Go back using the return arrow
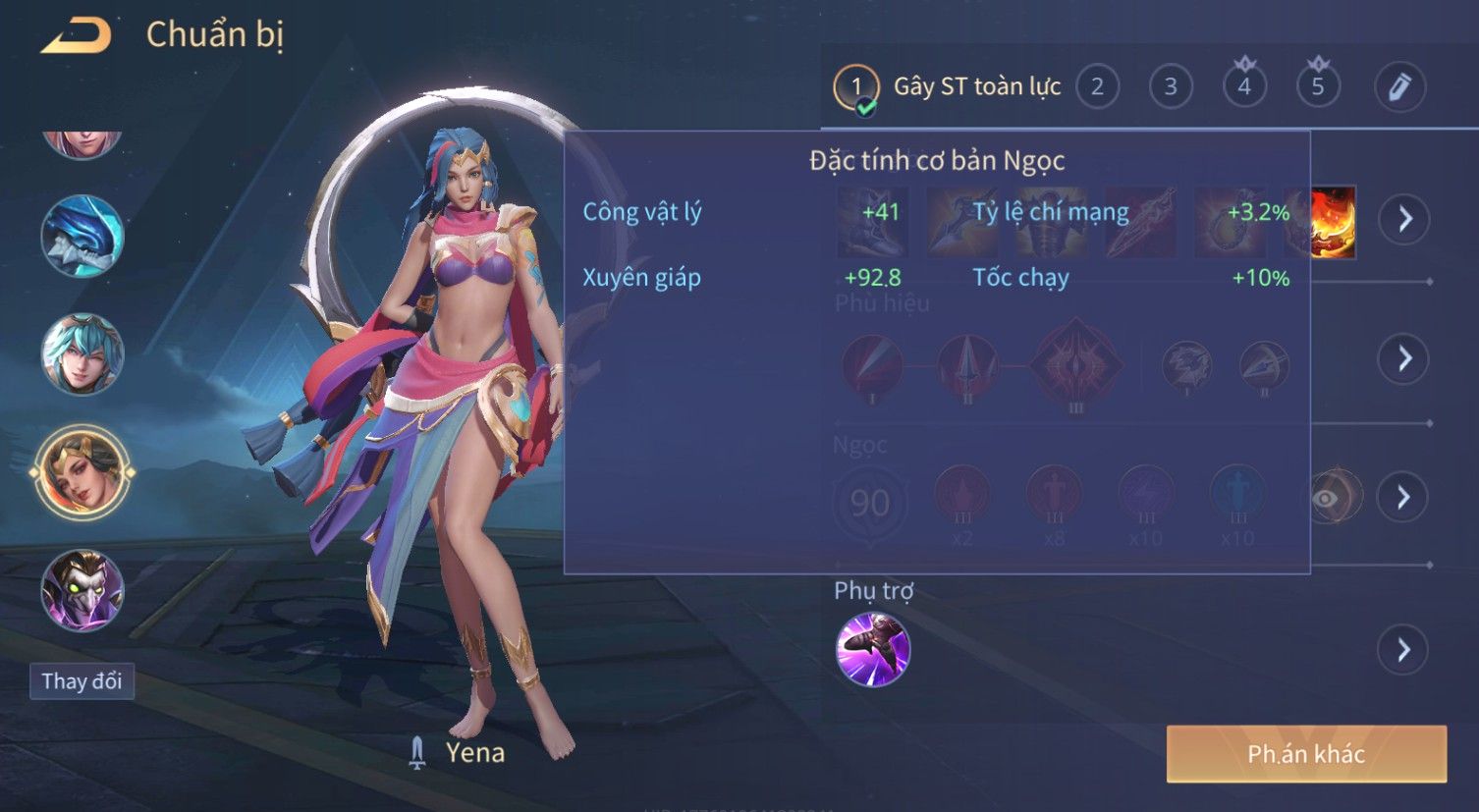 (77, 35)
